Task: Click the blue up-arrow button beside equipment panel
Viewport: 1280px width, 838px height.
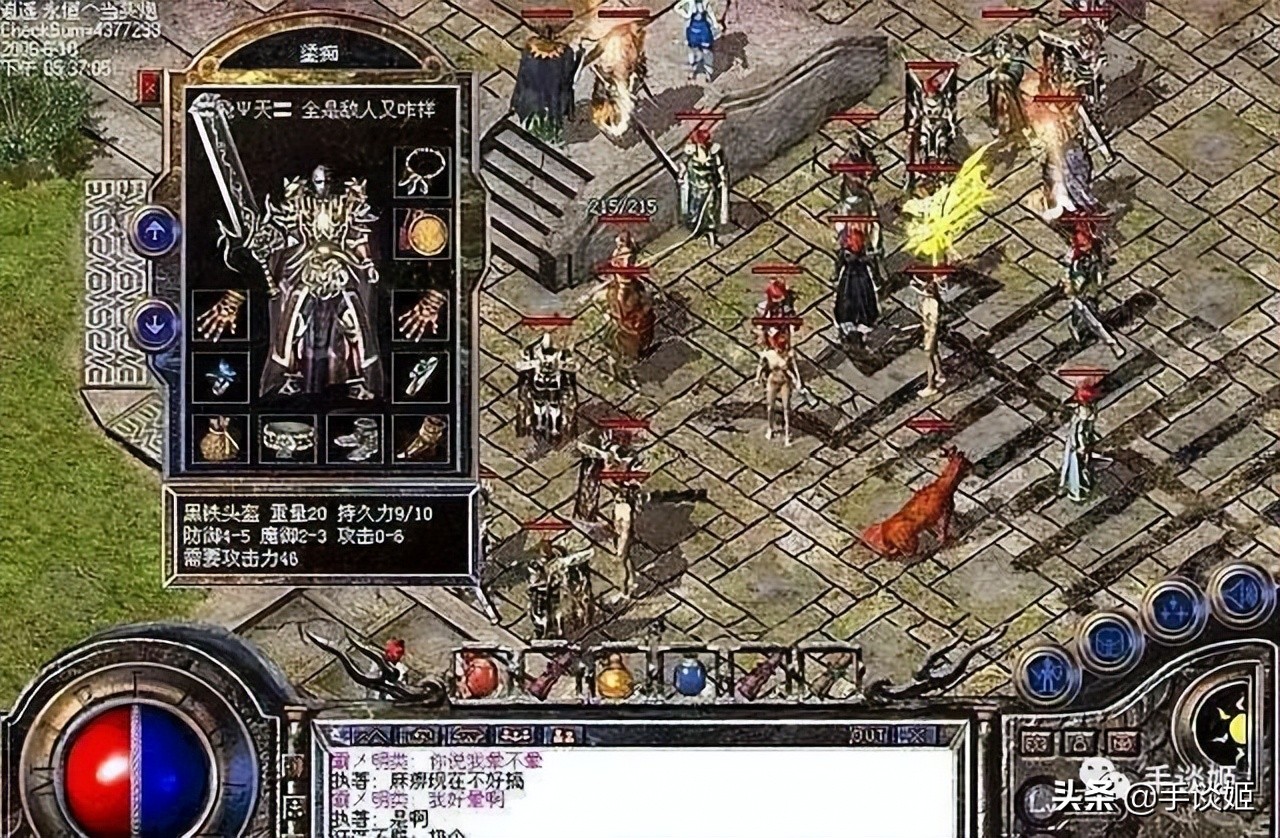Action: (x=155, y=230)
